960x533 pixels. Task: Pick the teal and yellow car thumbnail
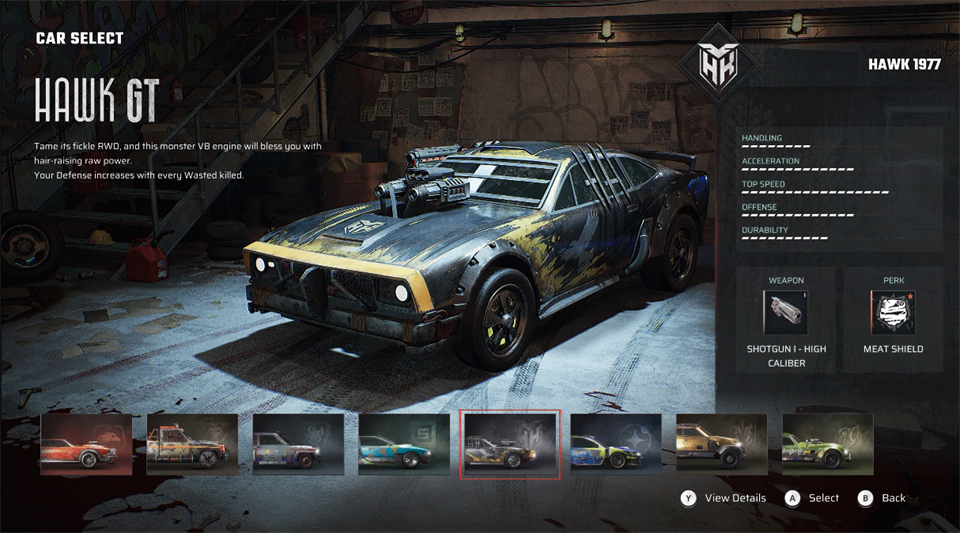pos(404,444)
